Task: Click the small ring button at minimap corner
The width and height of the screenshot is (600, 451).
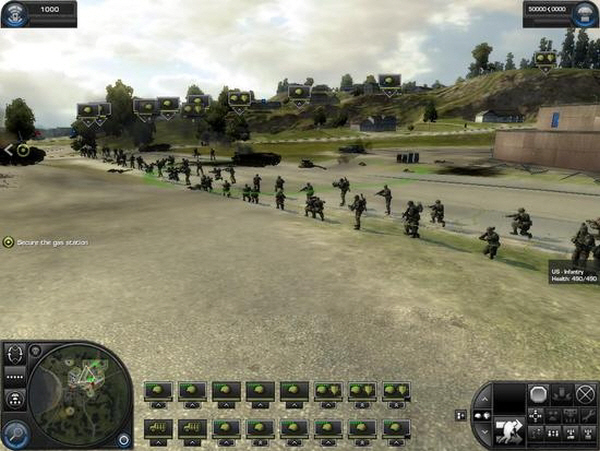Action: click(x=125, y=439)
